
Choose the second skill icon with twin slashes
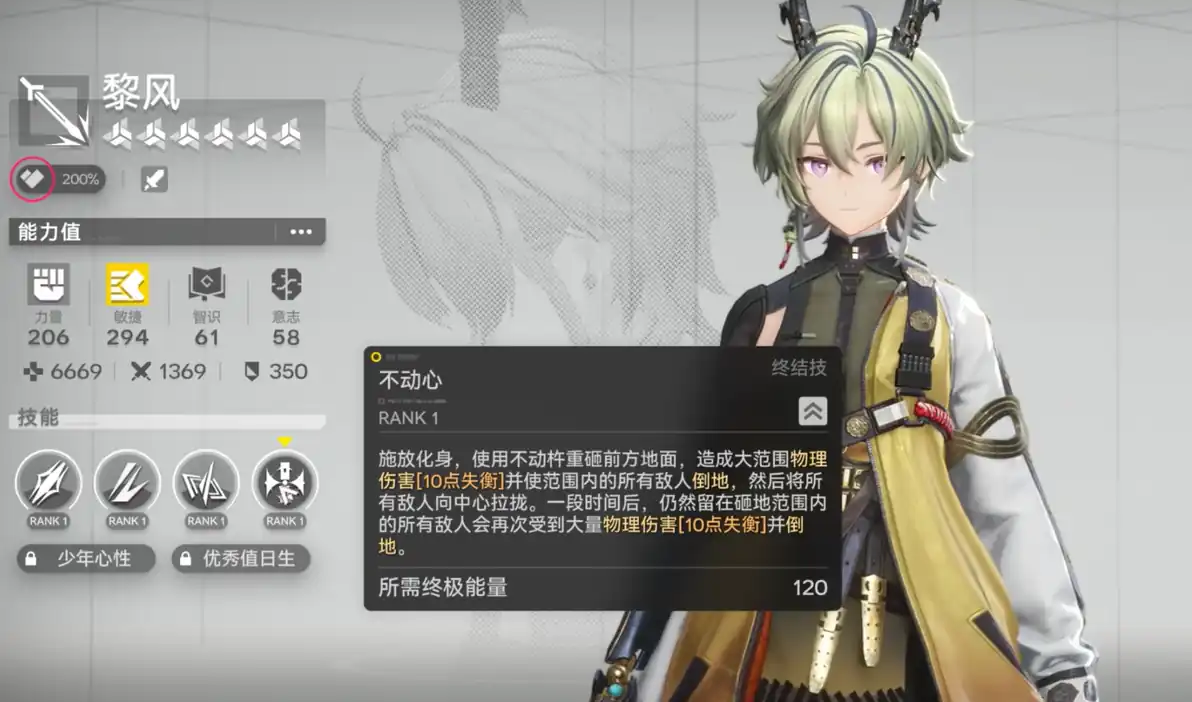click(127, 483)
